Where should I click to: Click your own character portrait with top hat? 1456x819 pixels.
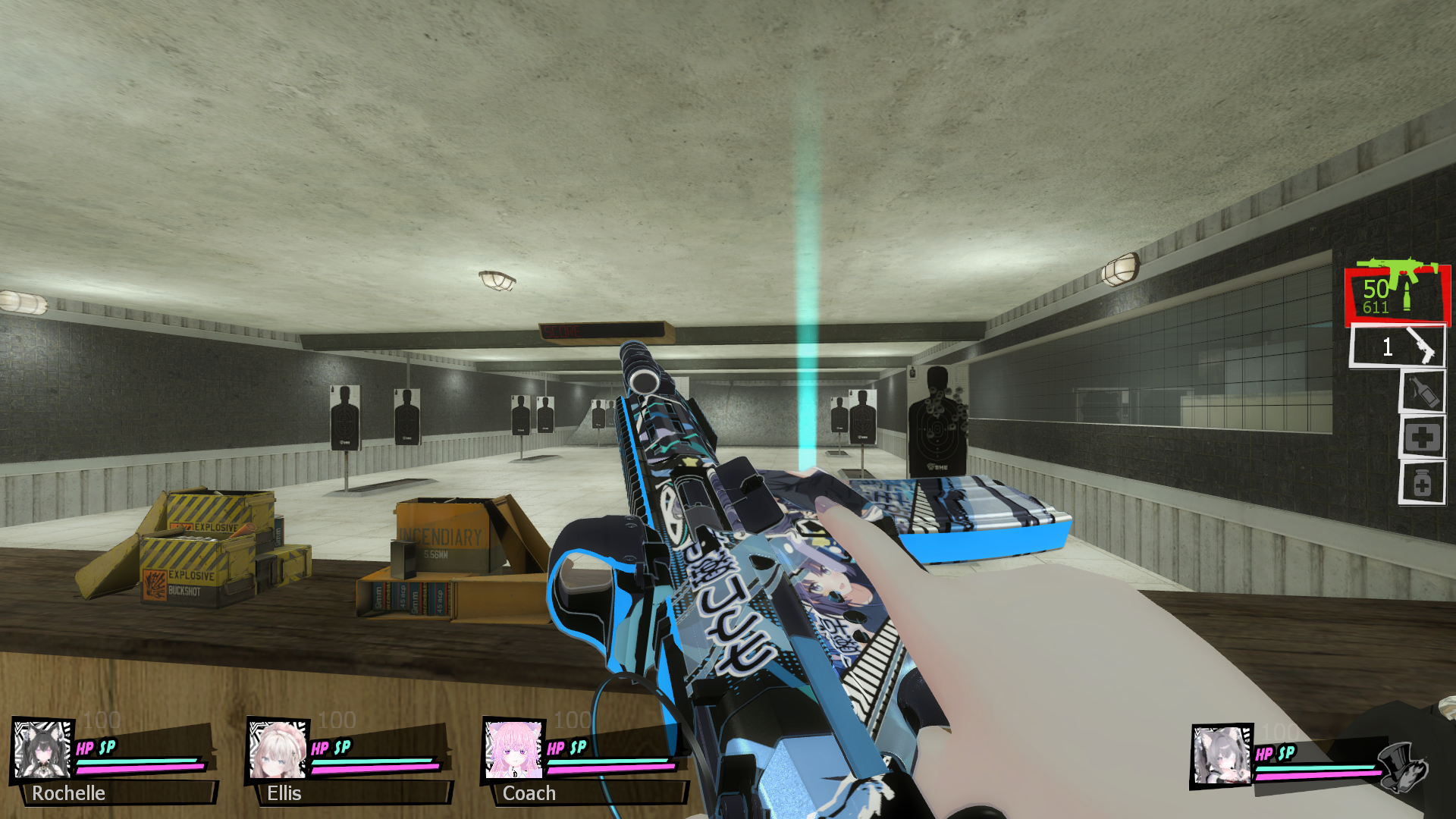1221,755
